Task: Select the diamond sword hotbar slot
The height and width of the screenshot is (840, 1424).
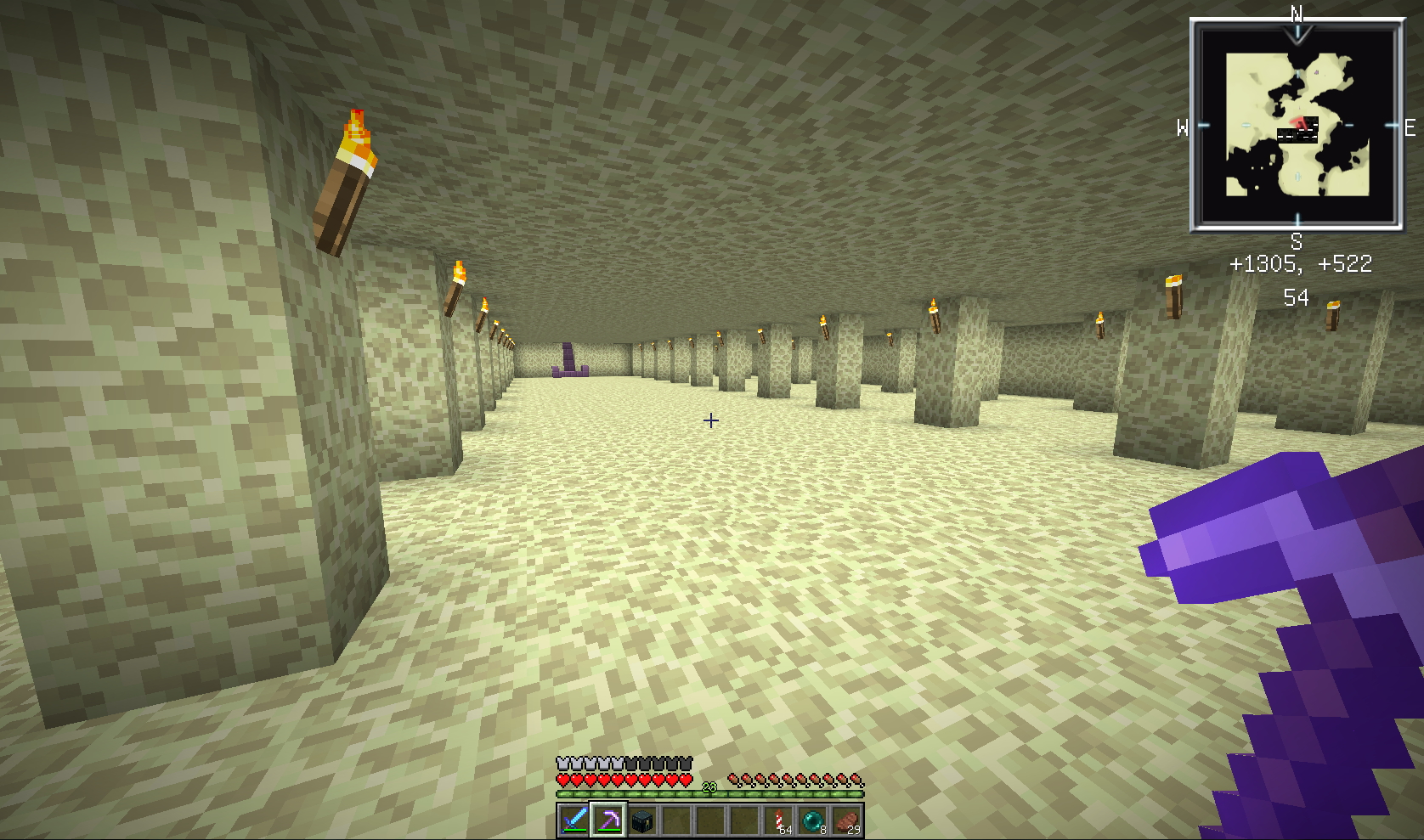Action: 574,820
